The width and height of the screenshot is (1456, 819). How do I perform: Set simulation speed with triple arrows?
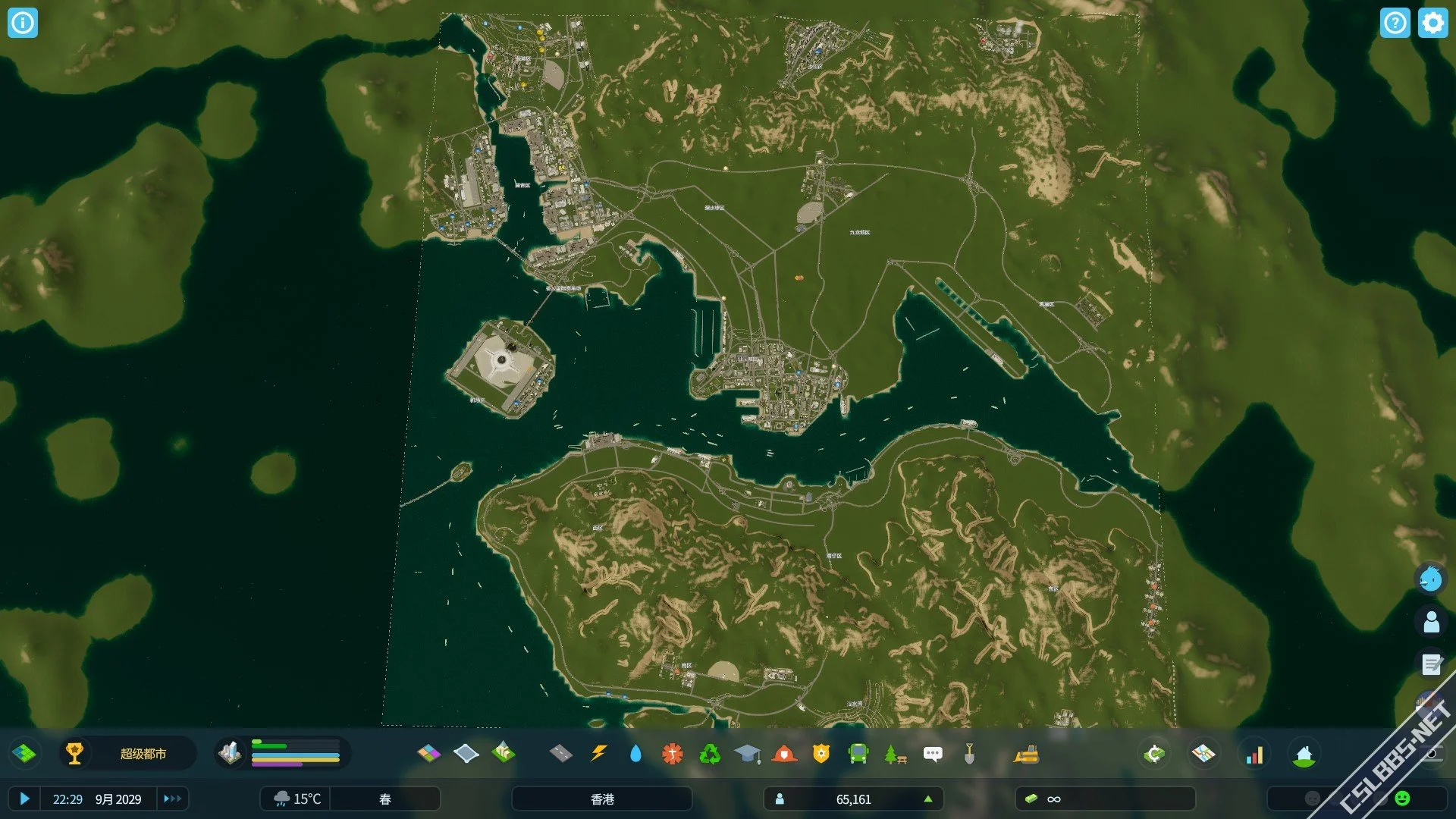coord(172,799)
